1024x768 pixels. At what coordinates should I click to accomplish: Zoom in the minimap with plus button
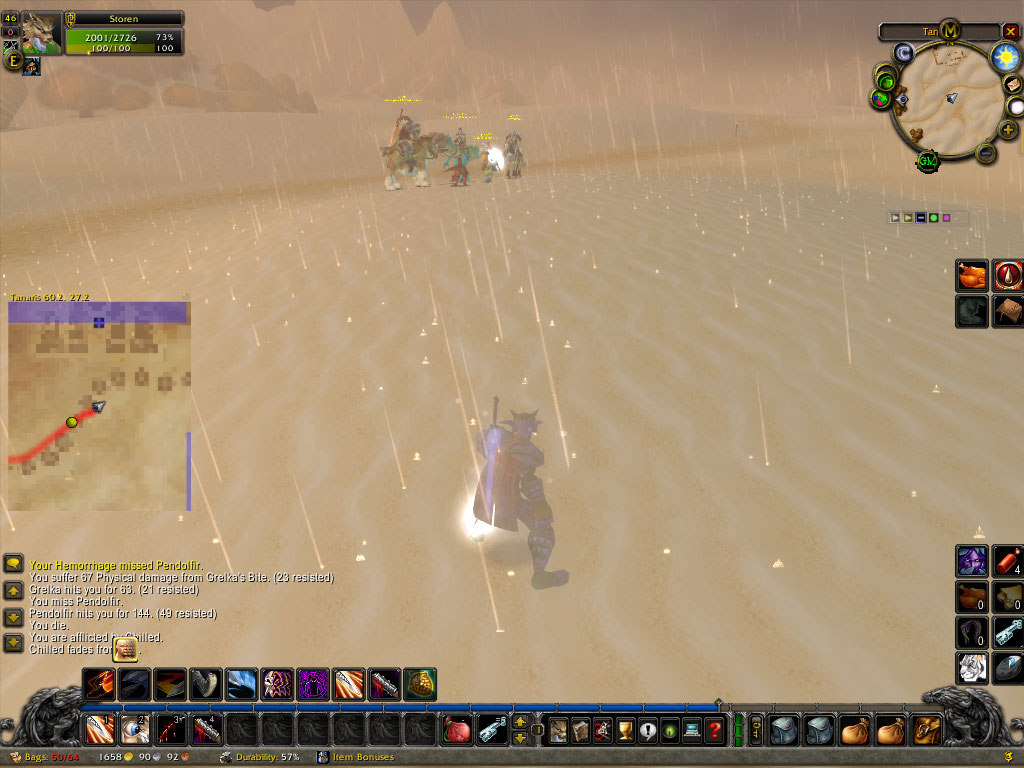1008,129
